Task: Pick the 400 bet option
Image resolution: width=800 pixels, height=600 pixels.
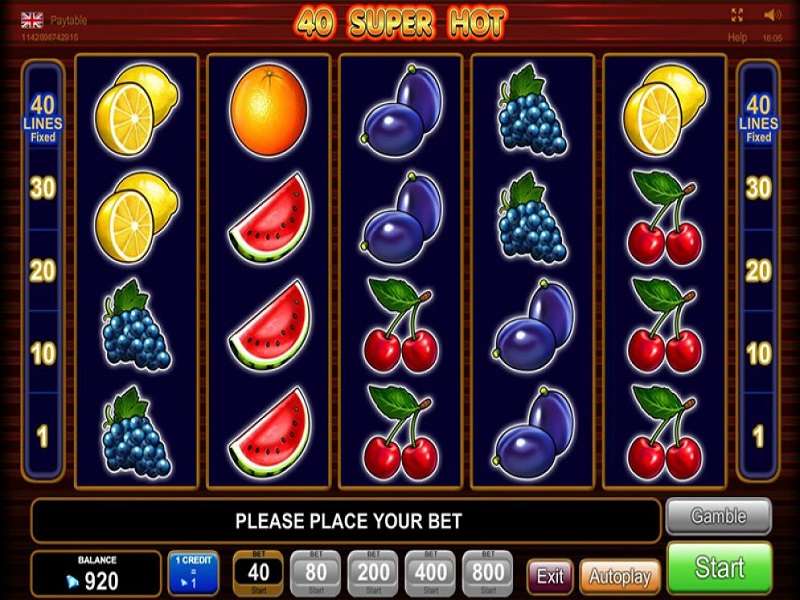Action: [431, 573]
